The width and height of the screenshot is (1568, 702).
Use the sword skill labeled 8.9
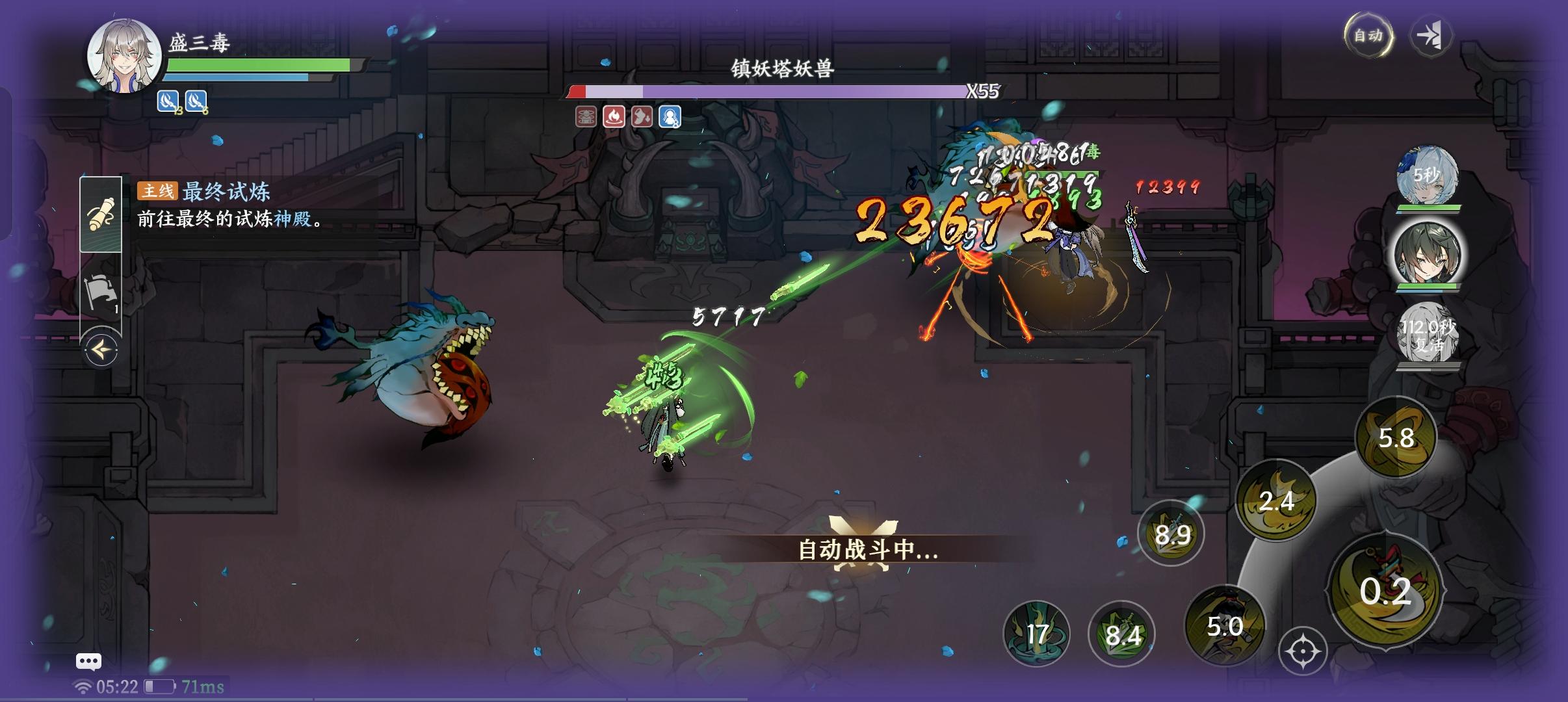pyautogui.click(x=1173, y=533)
